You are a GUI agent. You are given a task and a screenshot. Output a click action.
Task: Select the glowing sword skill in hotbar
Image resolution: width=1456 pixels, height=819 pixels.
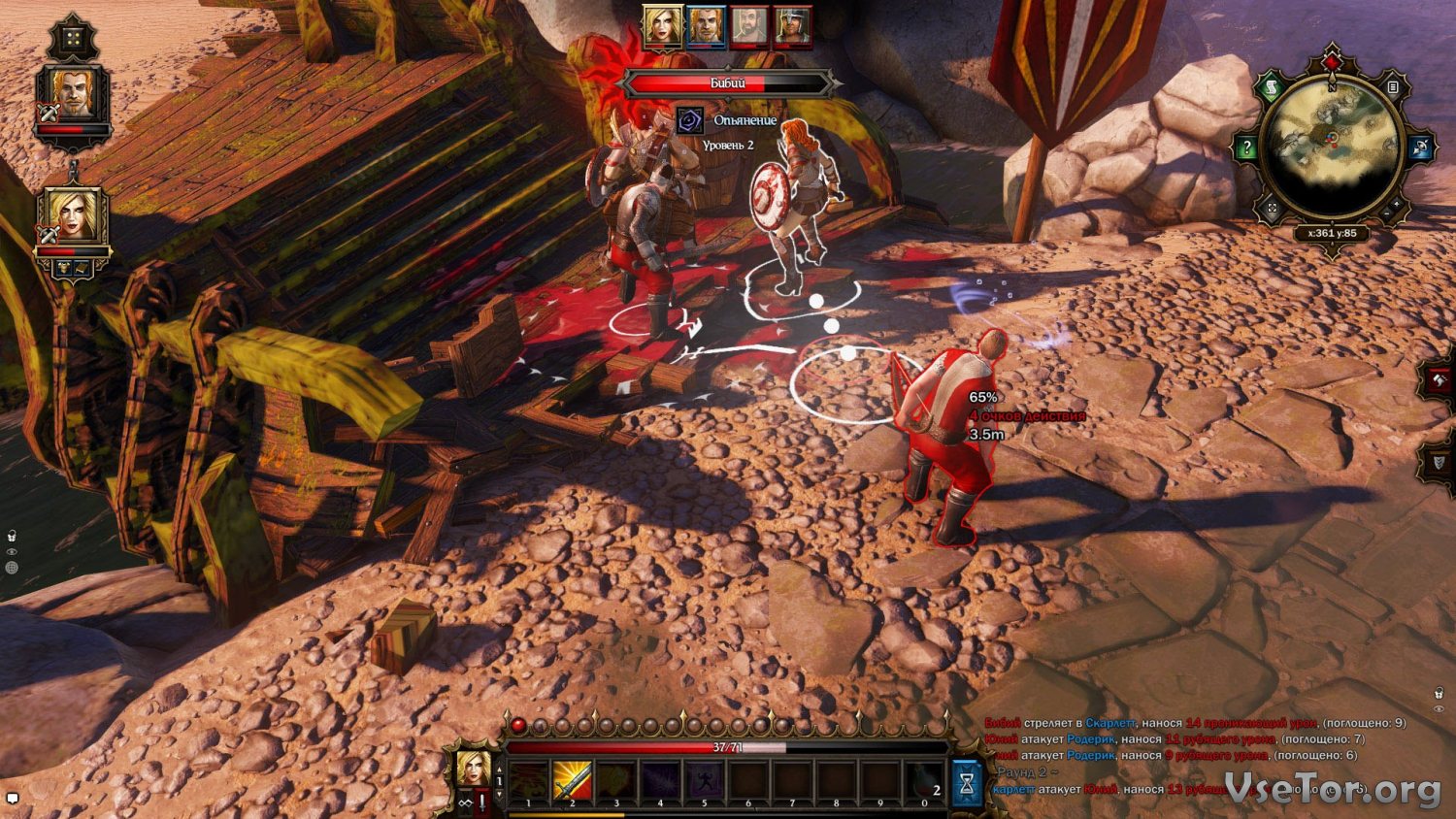tap(572, 782)
